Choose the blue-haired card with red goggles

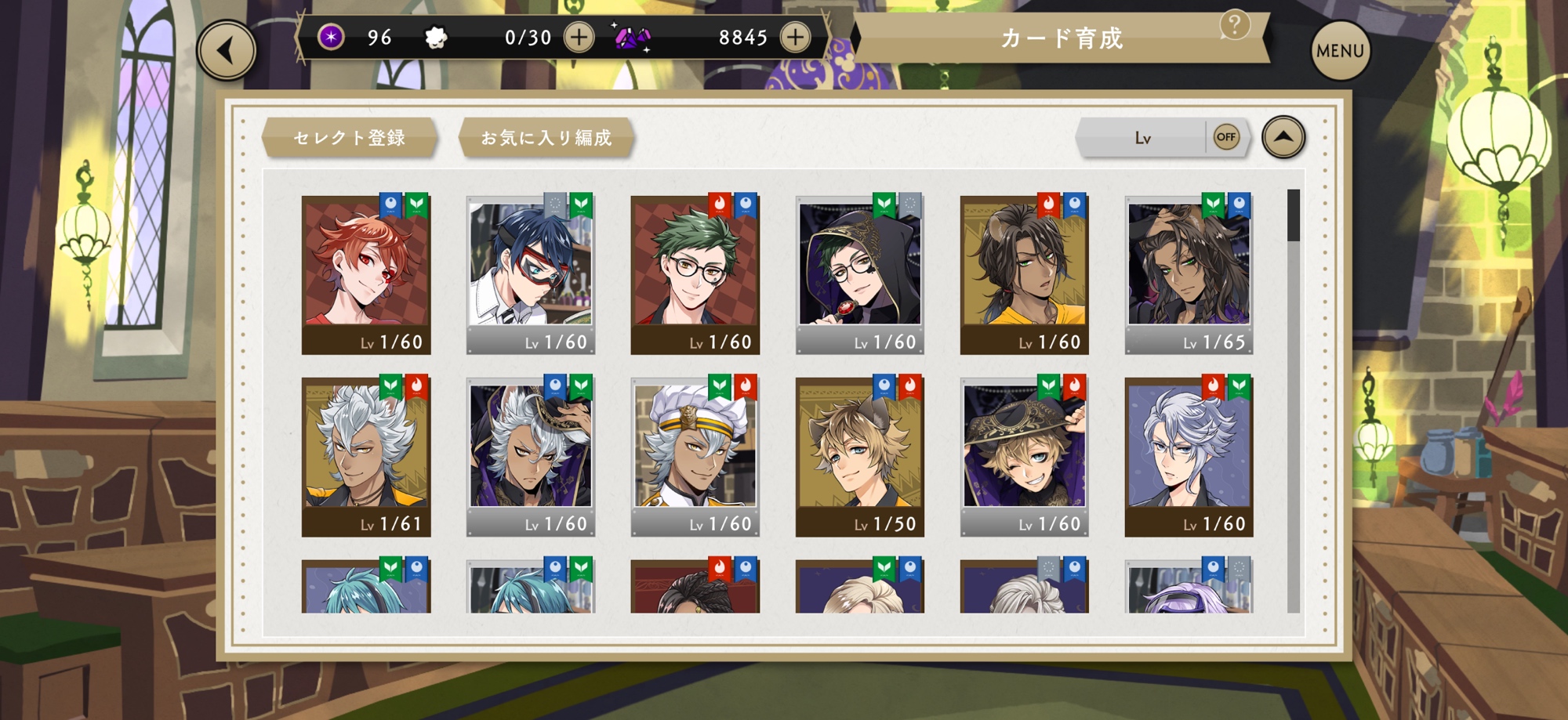click(x=531, y=274)
